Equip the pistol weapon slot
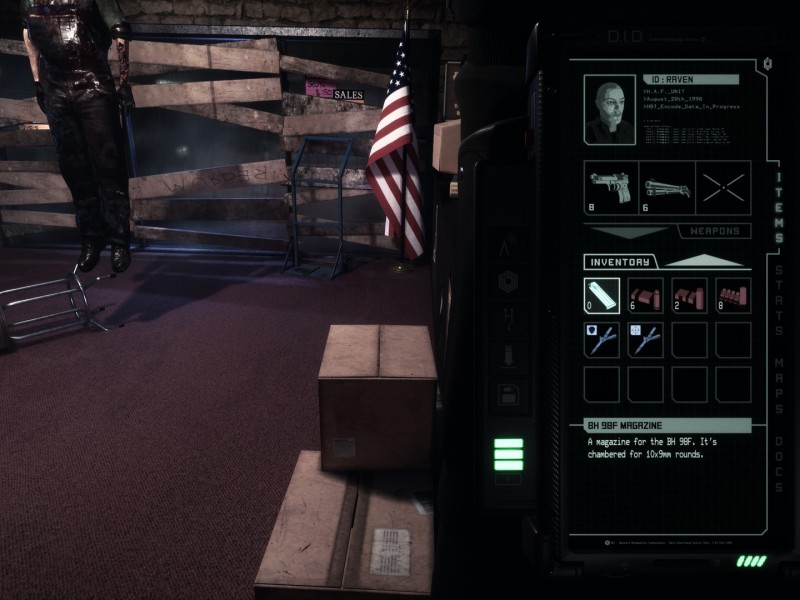Viewport: 800px width, 600px height. (610, 188)
